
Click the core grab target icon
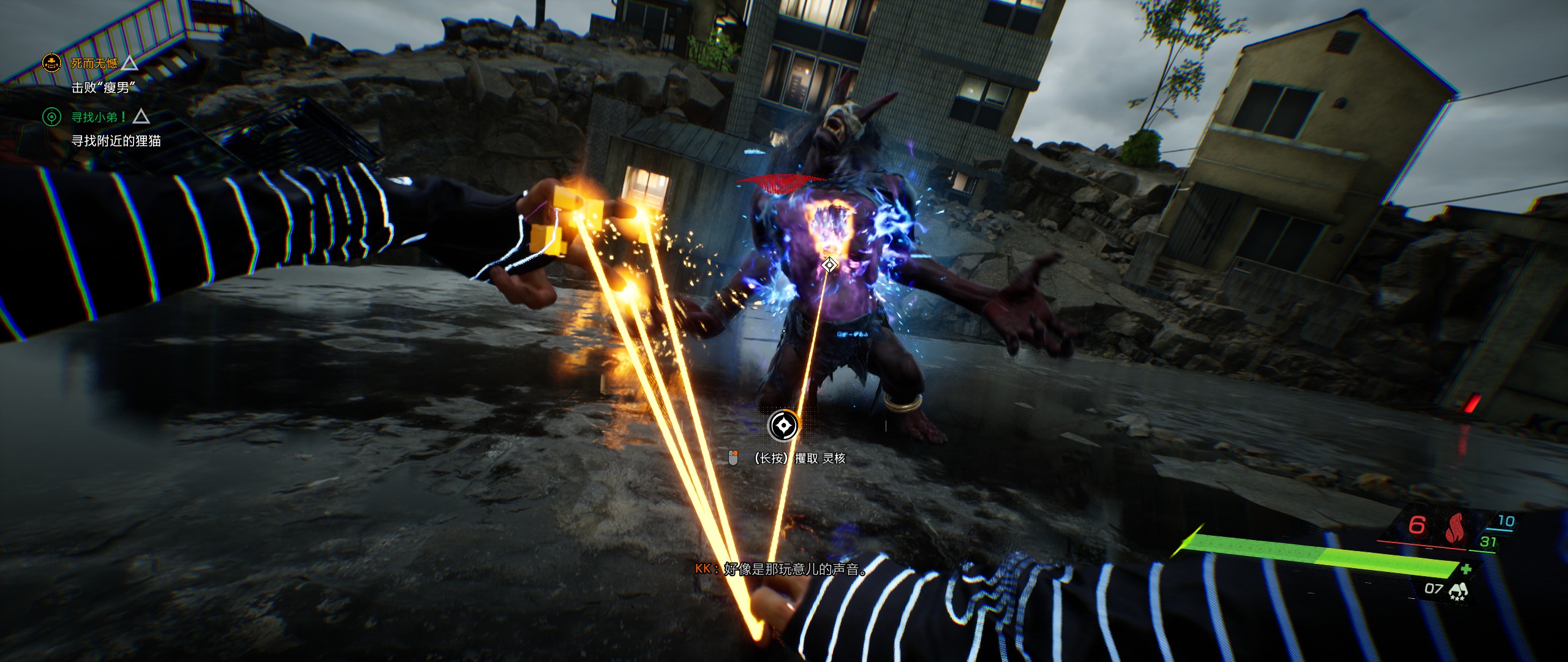tap(783, 425)
